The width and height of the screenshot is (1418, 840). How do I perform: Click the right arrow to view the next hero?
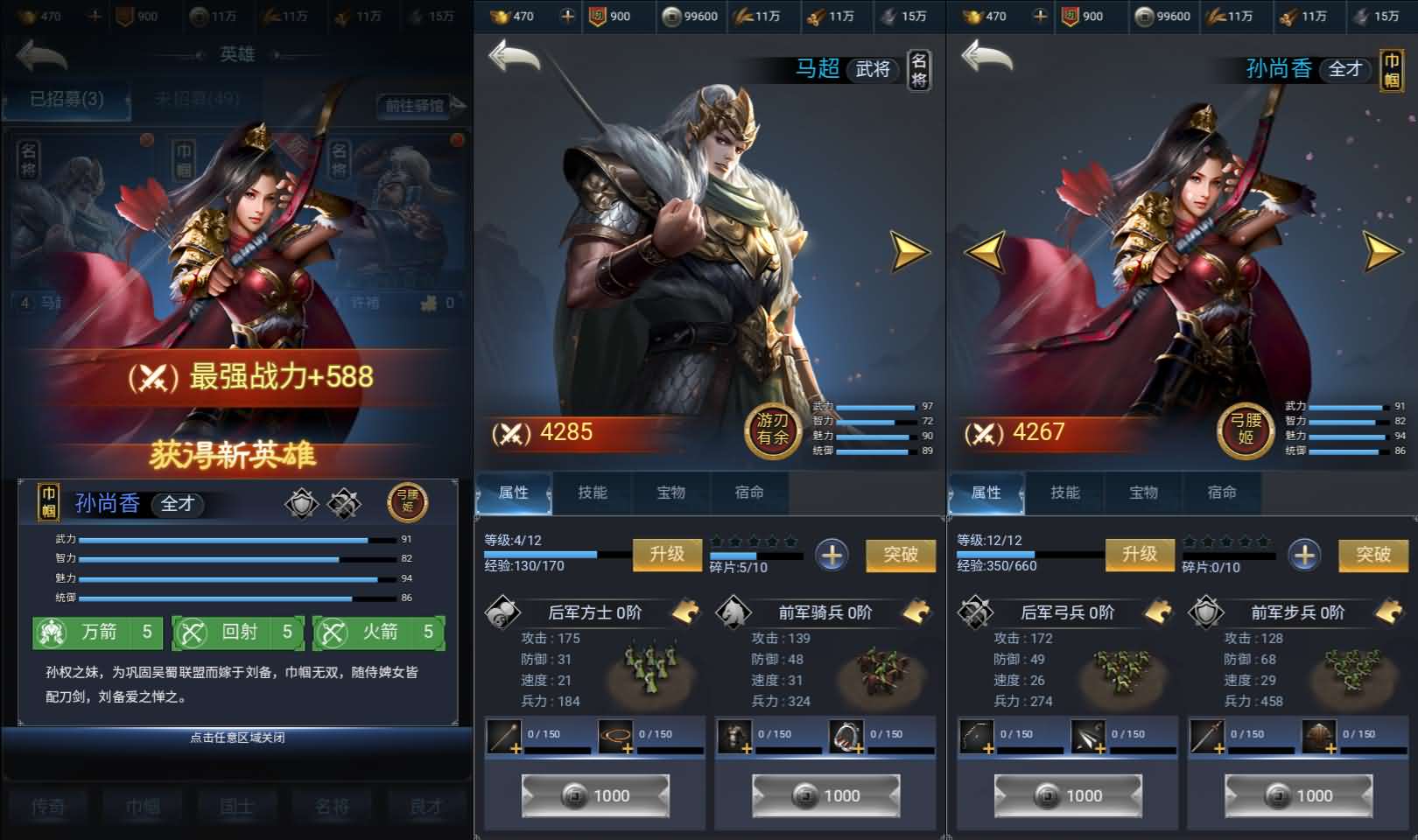908,252
